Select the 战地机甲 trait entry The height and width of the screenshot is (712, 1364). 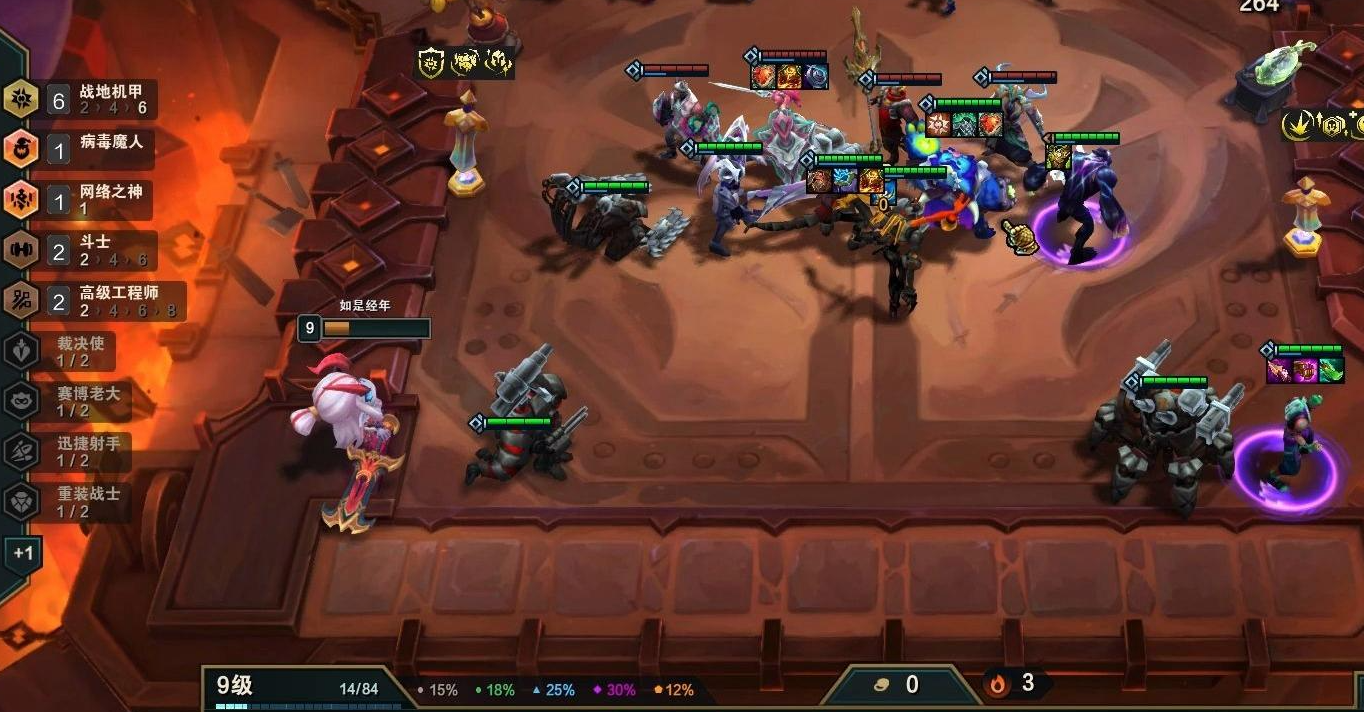click(80, 99)
